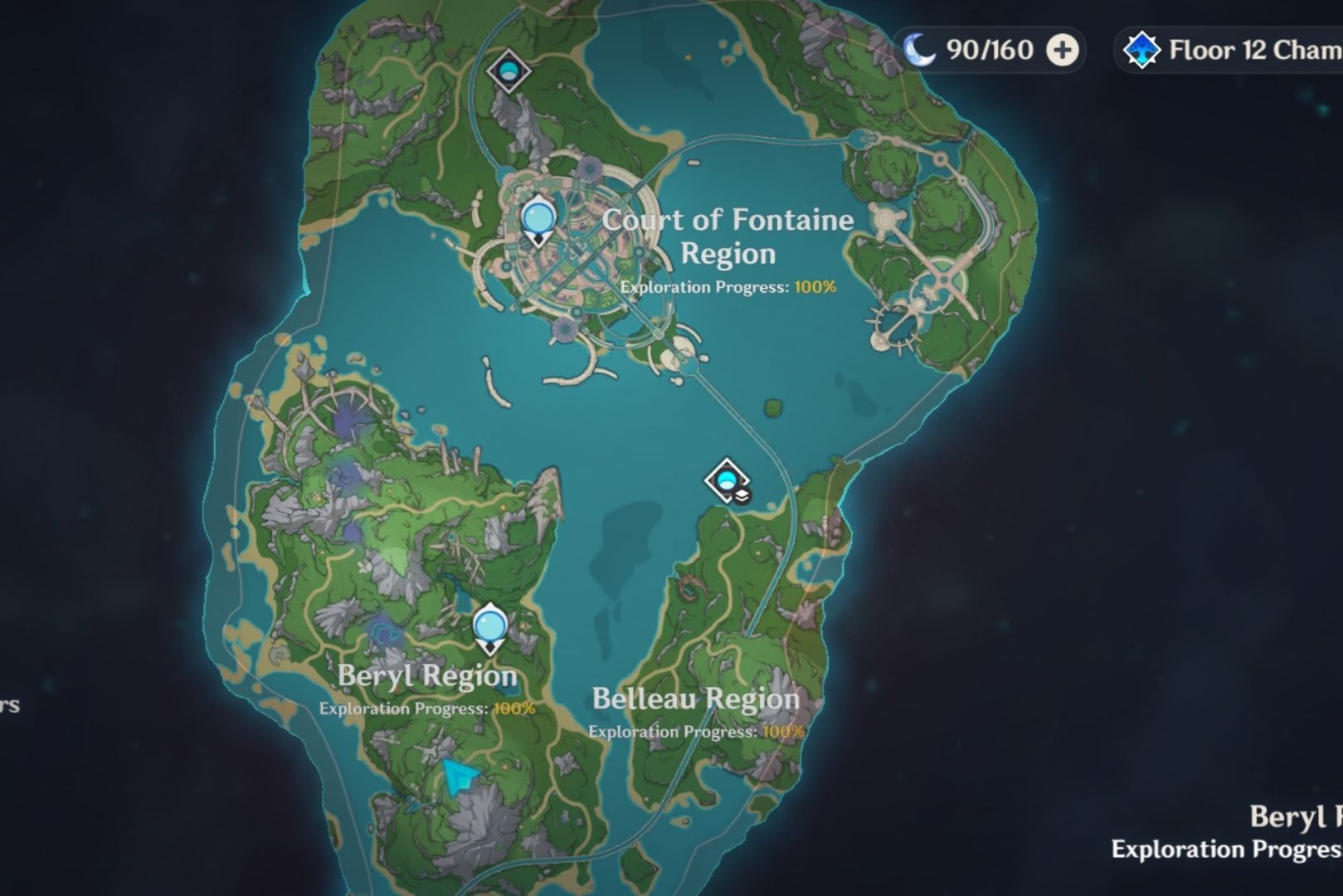Click the Beryl Region name text
Screen dimensions: 1343x896
click(x=427, y=675)
